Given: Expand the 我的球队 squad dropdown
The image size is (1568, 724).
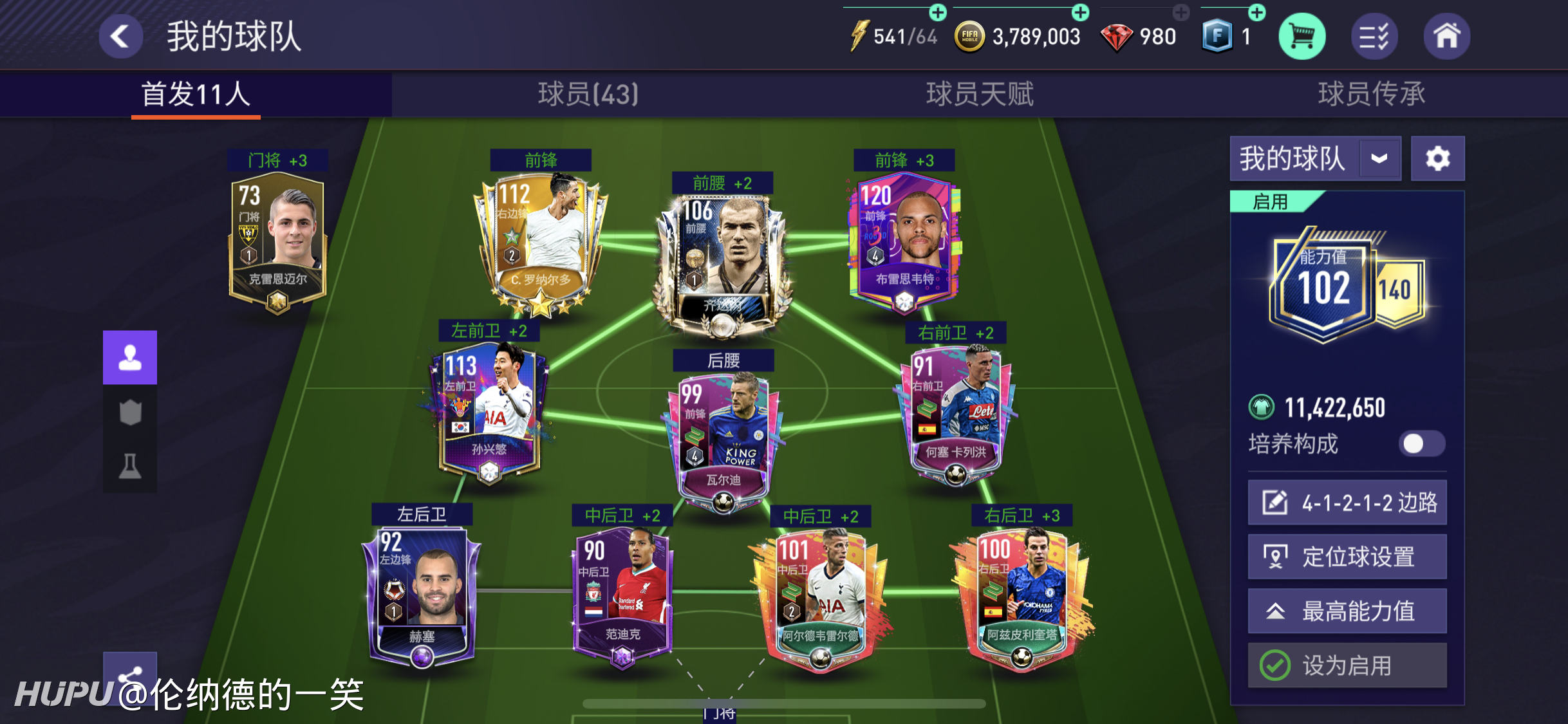Looking at the screenshot, I should [x=1379, y=158].
